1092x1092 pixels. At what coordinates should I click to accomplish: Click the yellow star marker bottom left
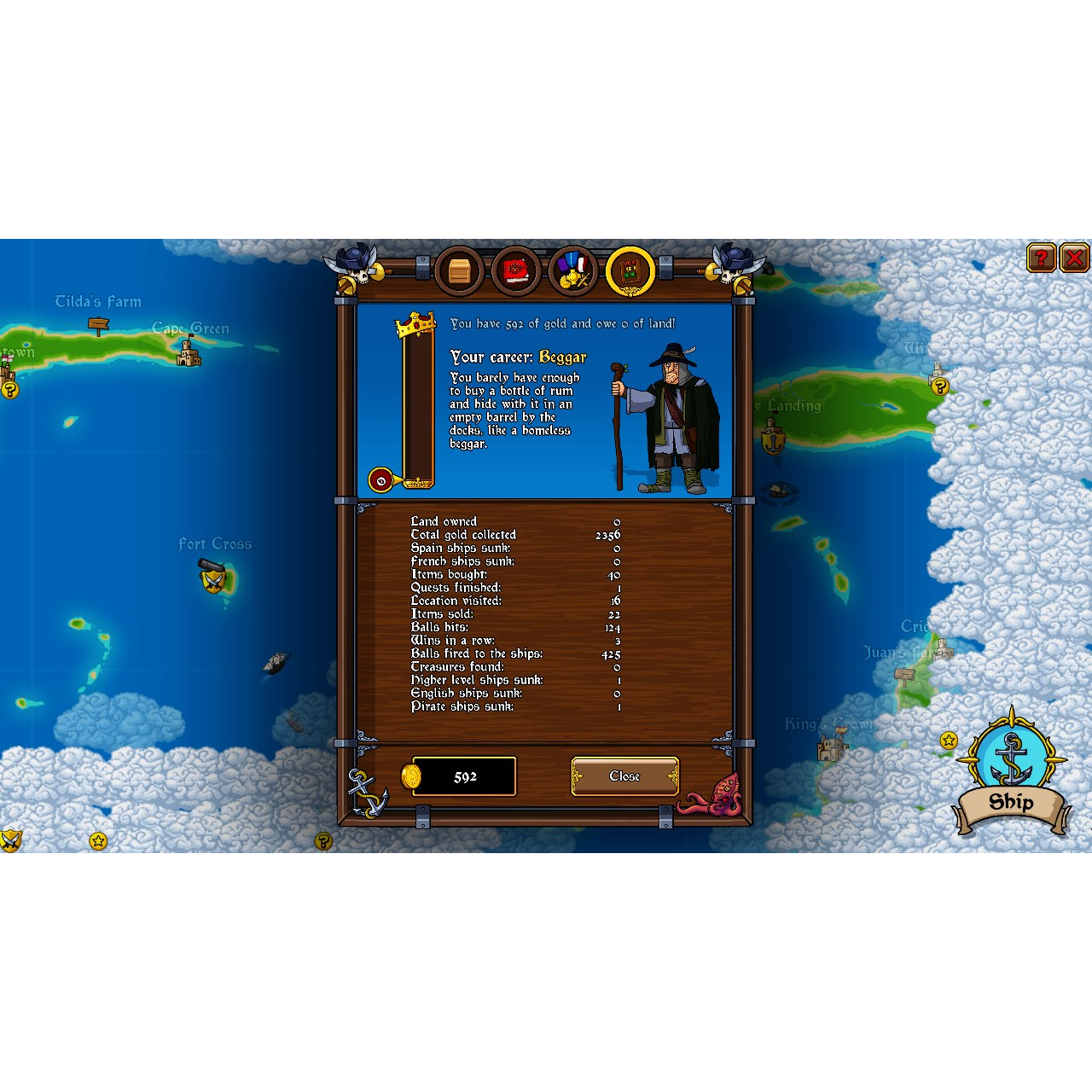coord(98,842)
